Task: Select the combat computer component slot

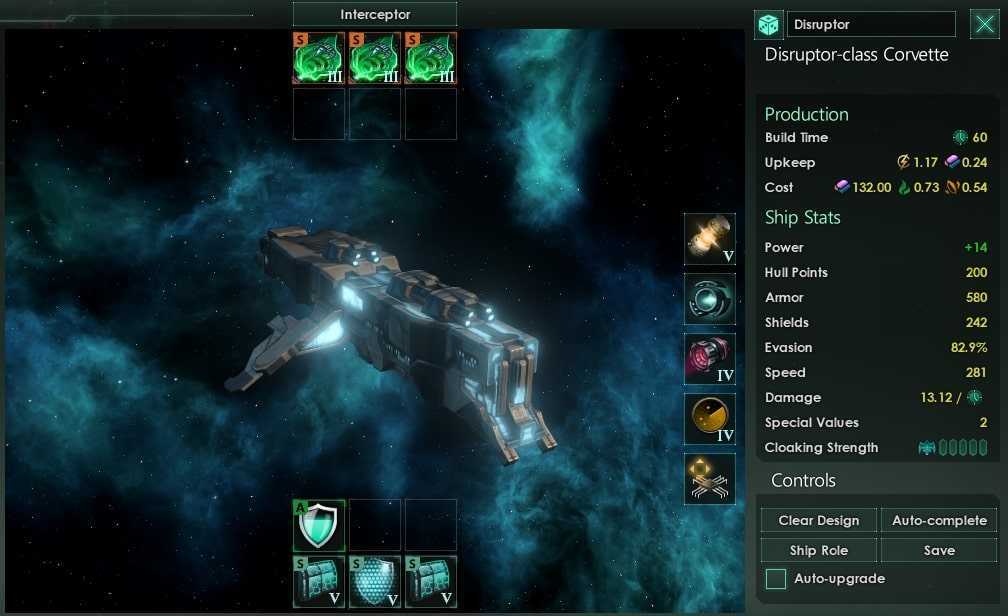Action: tap(709, 478)
